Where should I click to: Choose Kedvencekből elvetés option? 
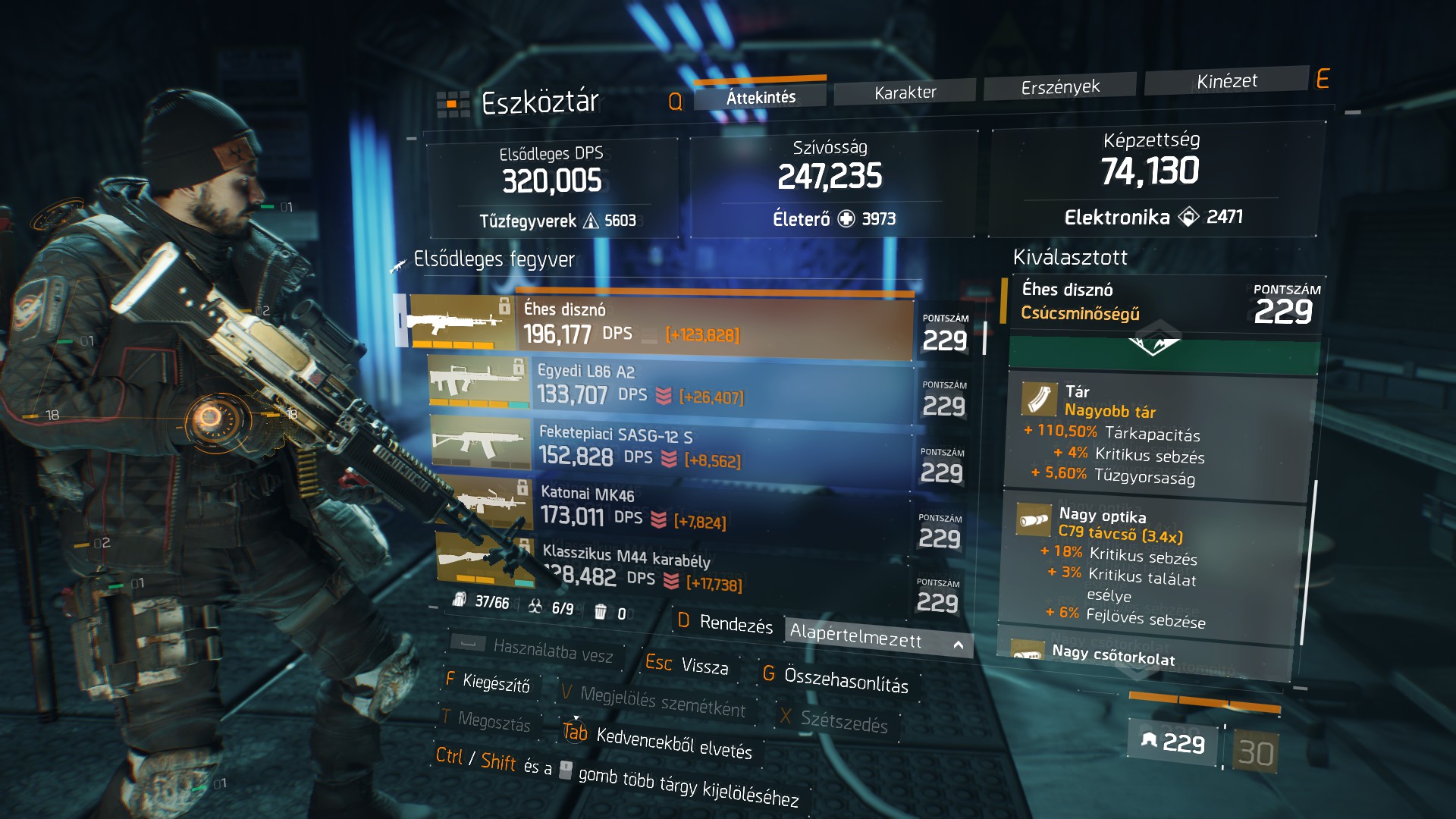click(673, 743)
